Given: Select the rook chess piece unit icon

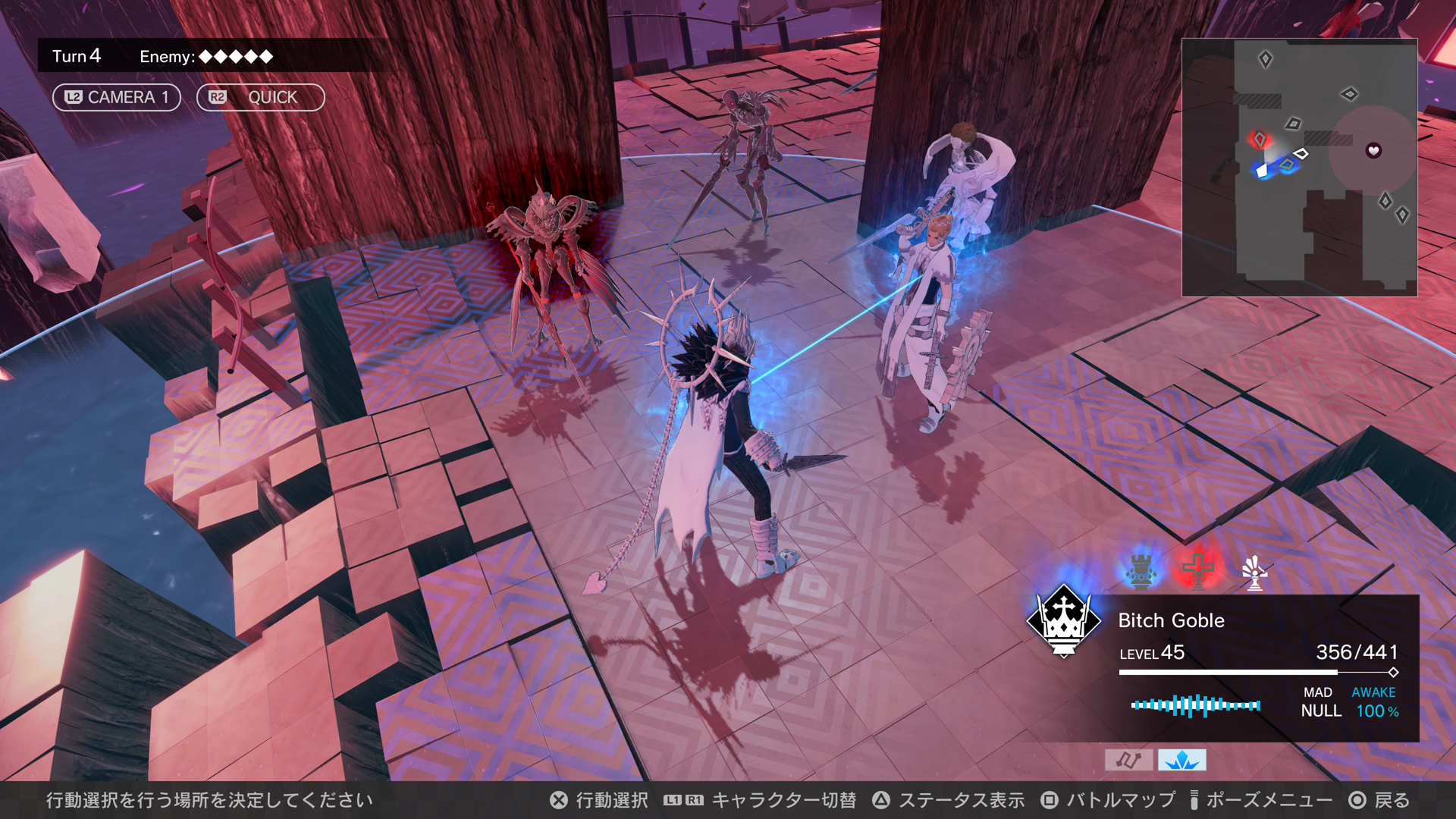Looking at the screenshot, I should click(1141, 571).
